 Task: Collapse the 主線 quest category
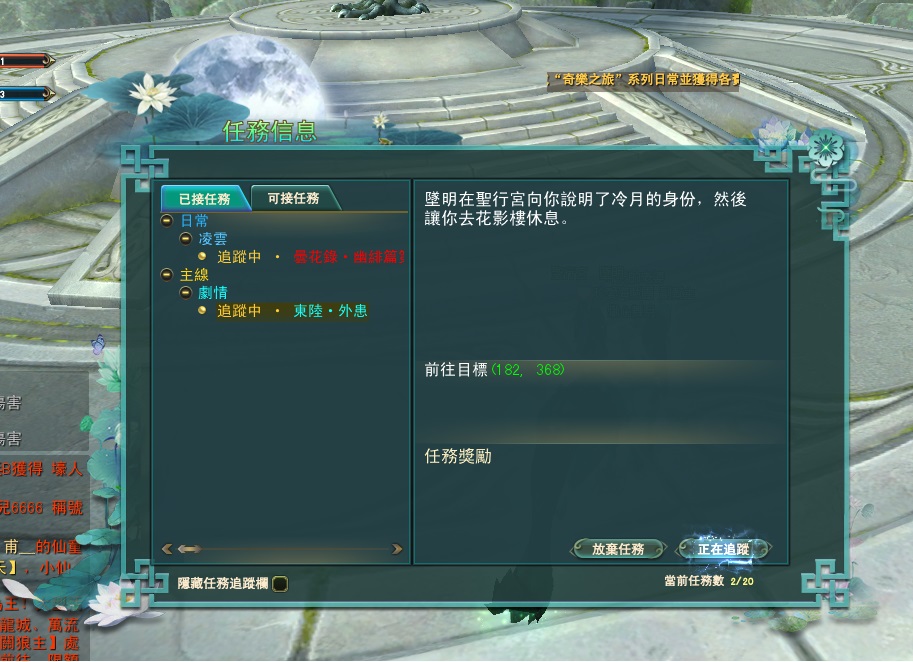(167, 274)
